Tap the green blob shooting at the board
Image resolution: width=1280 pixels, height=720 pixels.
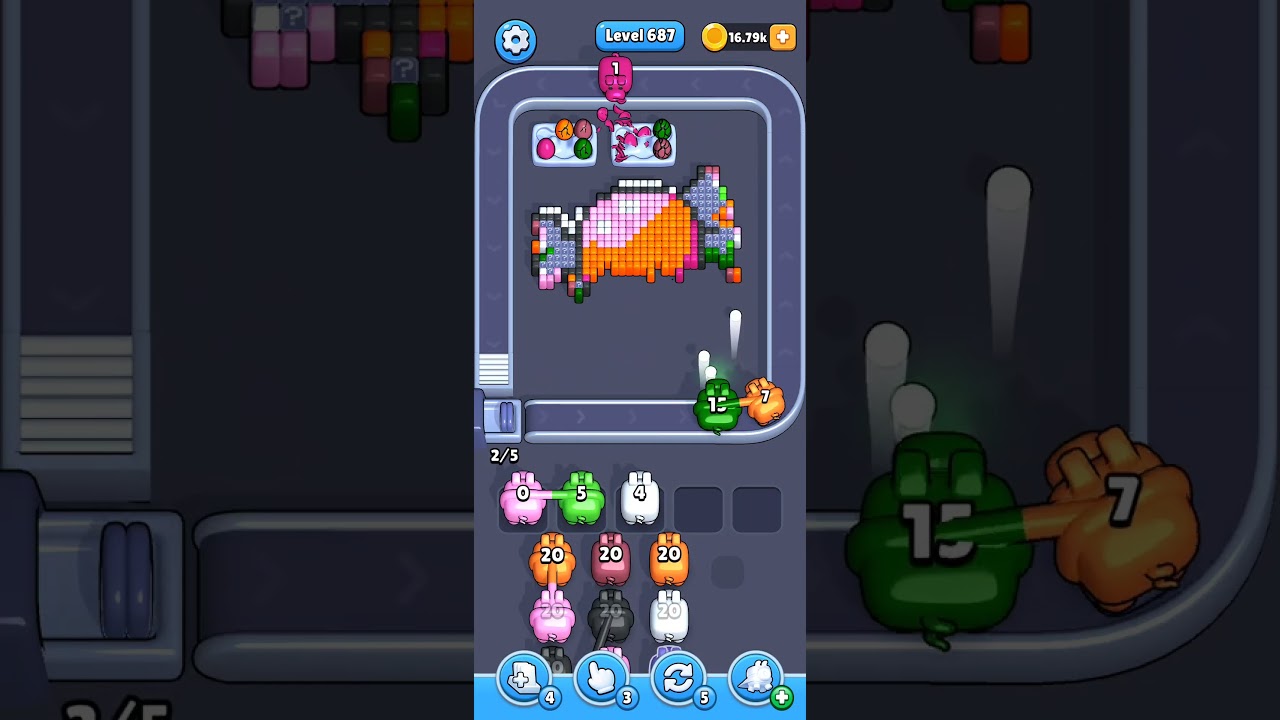(718, 405)
